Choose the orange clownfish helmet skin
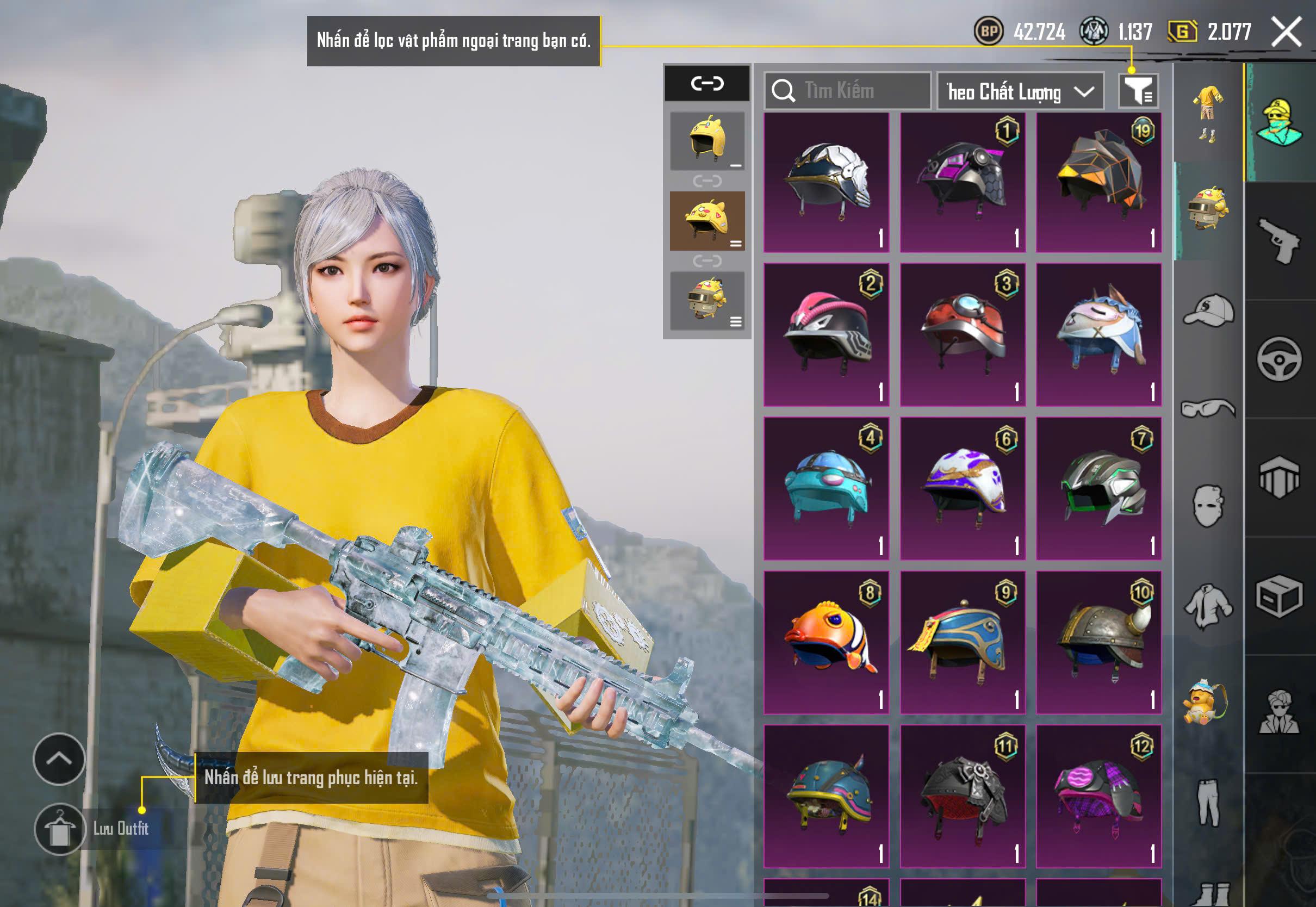Image resolution: width=1316 pixels, height=907 pixels. point(826,642)
